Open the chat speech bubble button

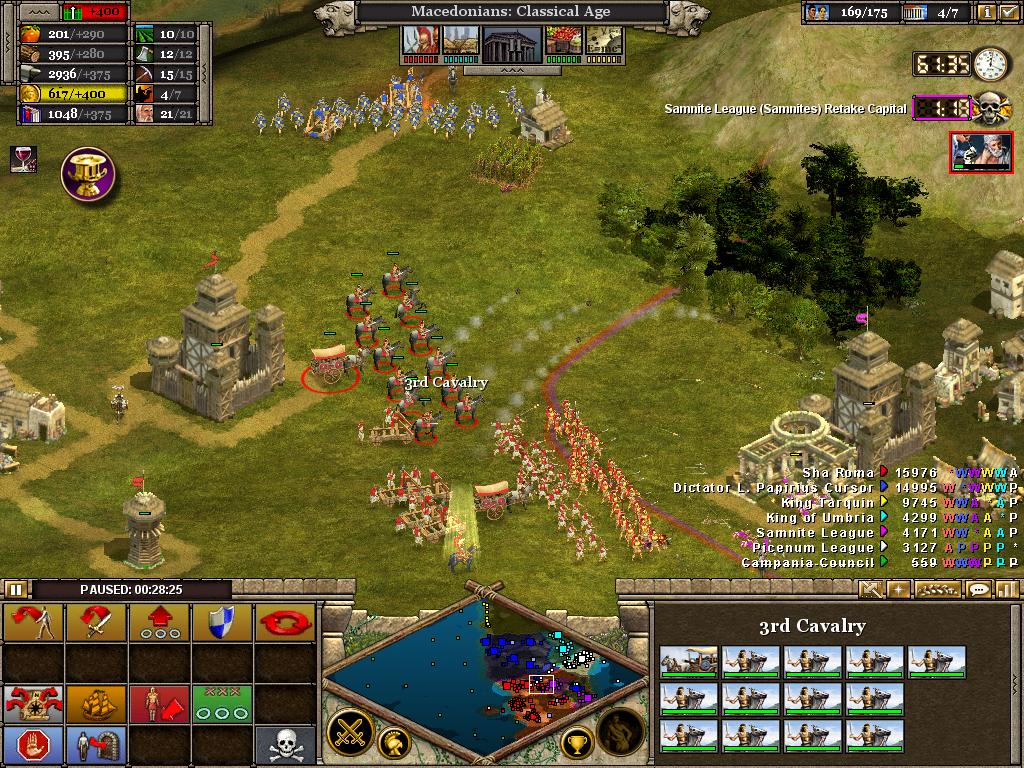point(977,590)
